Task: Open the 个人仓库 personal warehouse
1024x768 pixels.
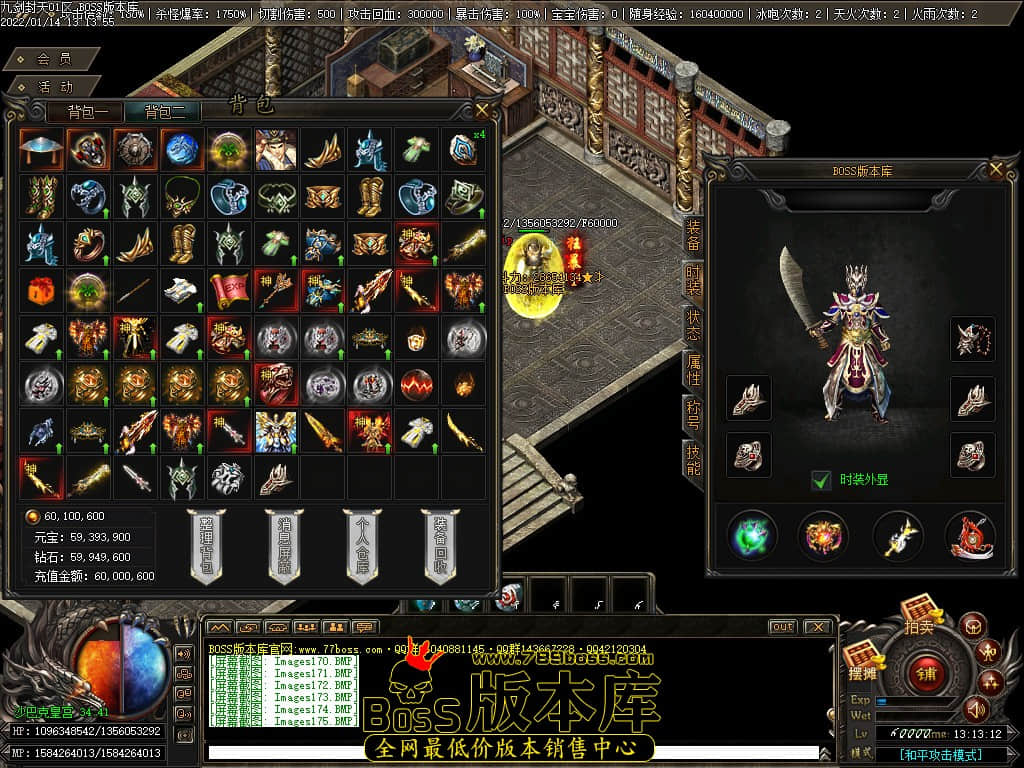Action: 361,546
